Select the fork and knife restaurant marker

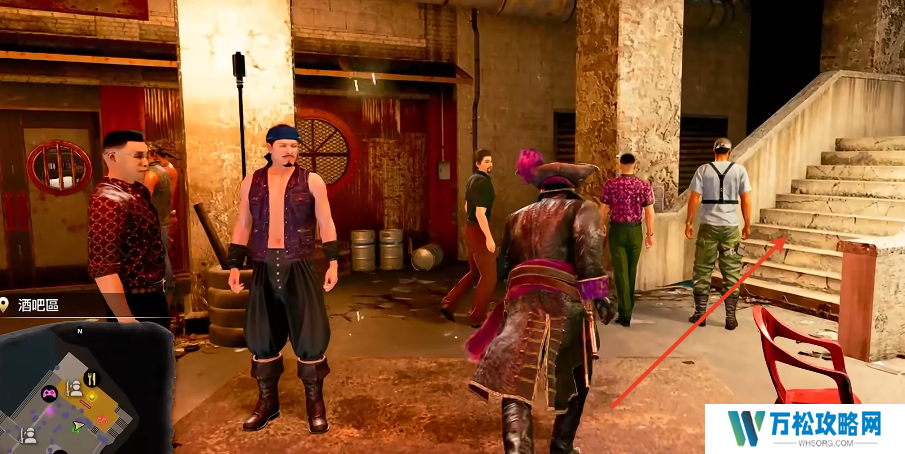[91, 378]
